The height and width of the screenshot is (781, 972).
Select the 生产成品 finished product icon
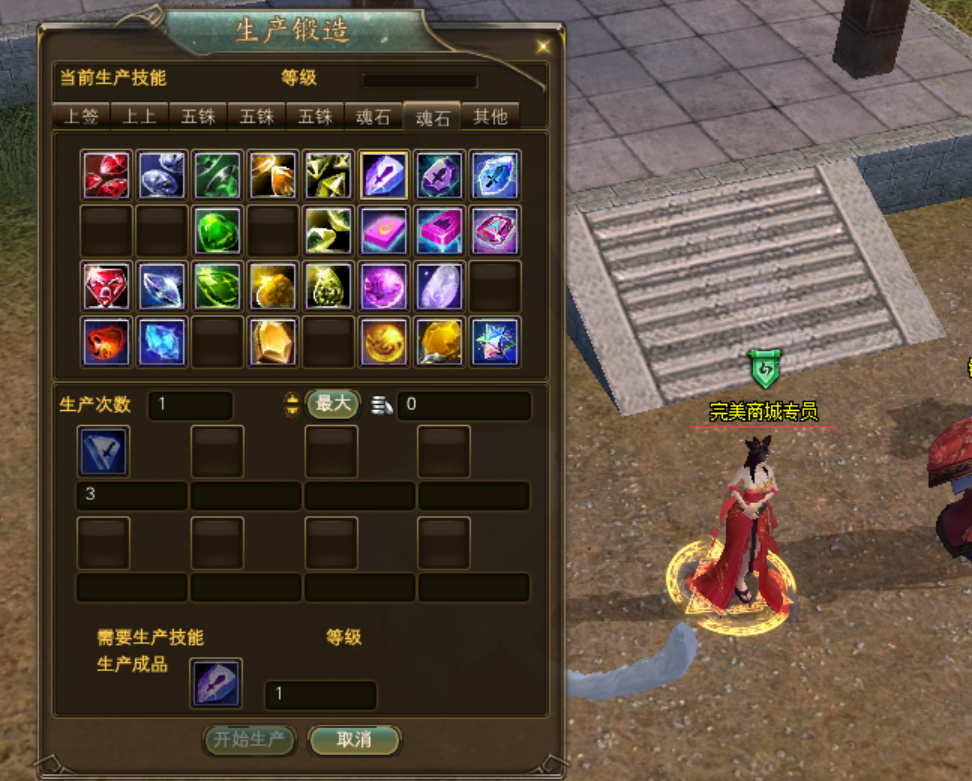point(216,683)
